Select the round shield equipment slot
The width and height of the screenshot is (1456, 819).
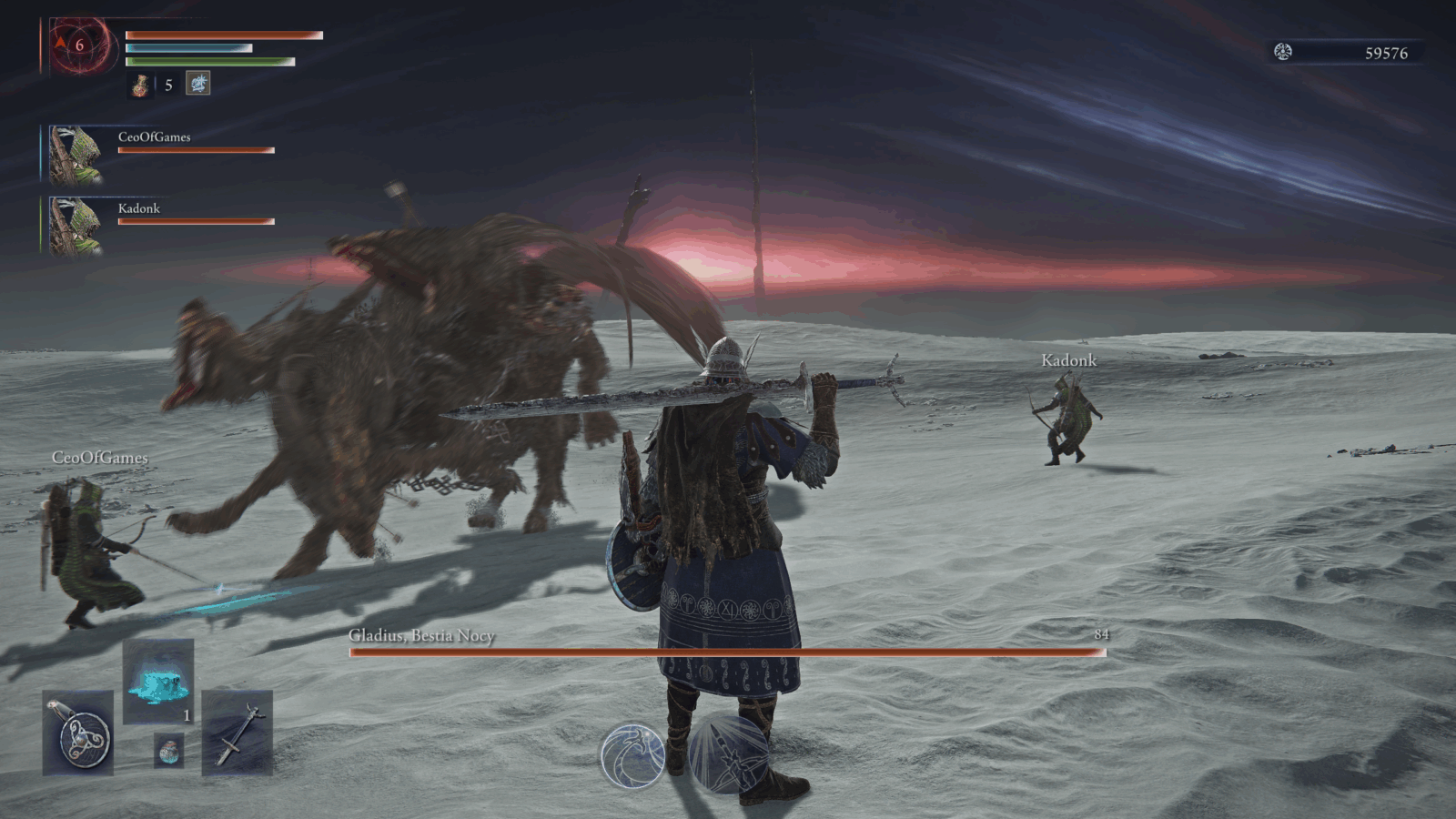[78, 733]
